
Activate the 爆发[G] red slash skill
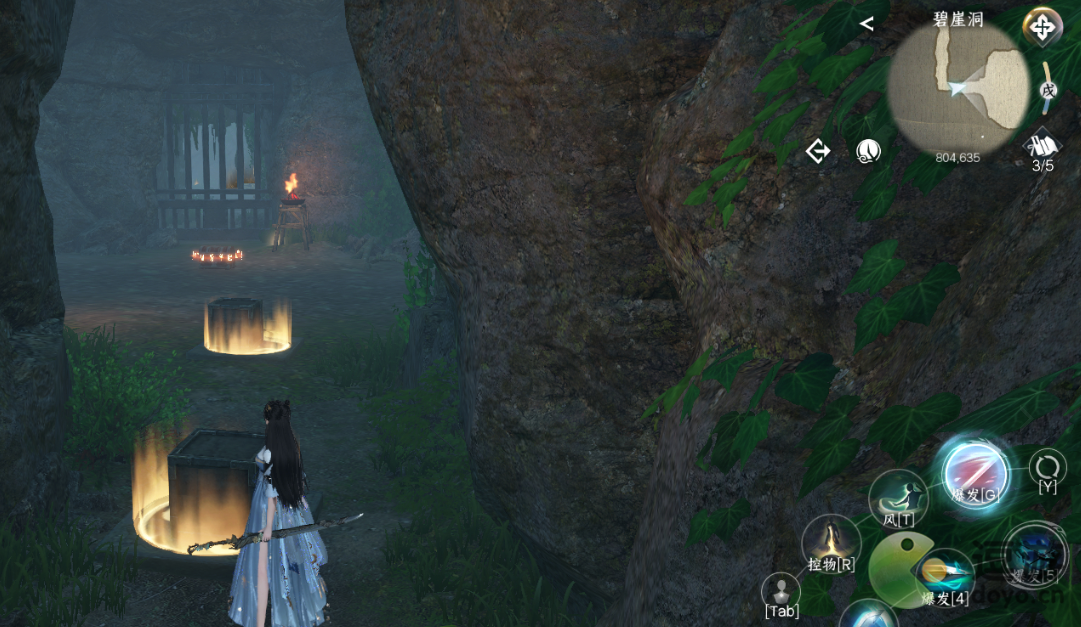tap(975, 473)
